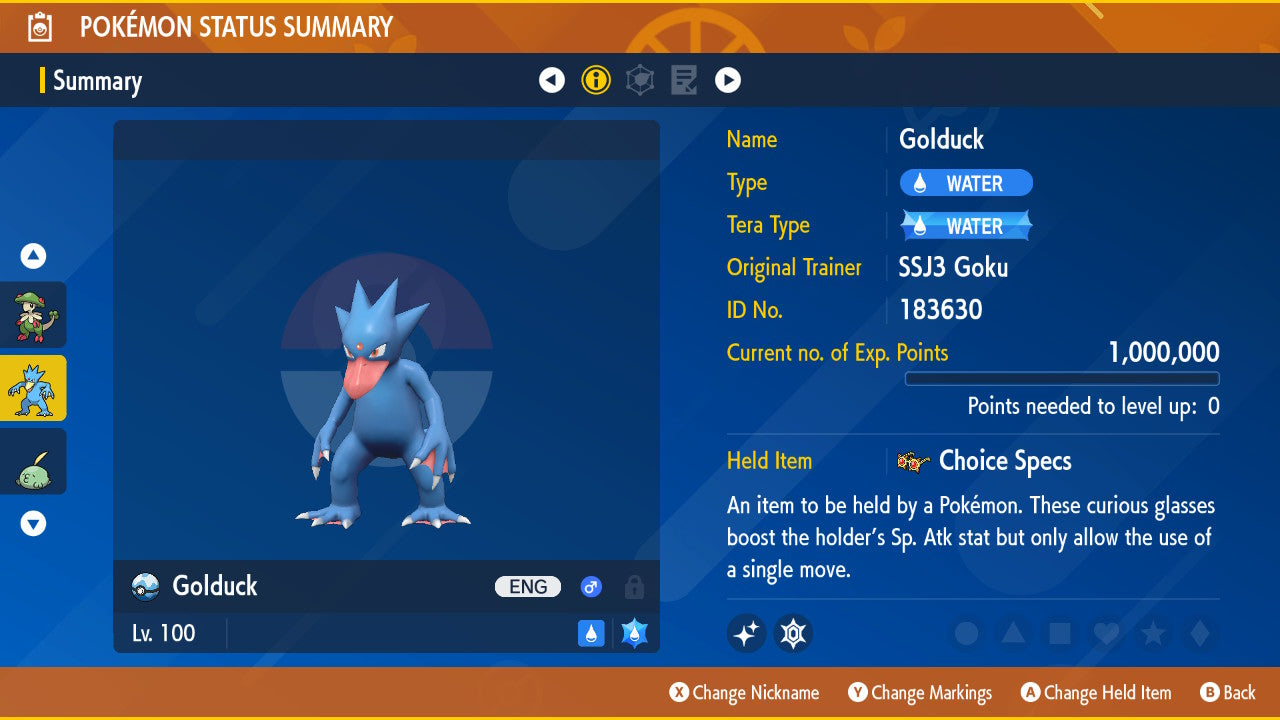Toggle the star marking
Screen dimensions: 1280x720
(1152, 633)
